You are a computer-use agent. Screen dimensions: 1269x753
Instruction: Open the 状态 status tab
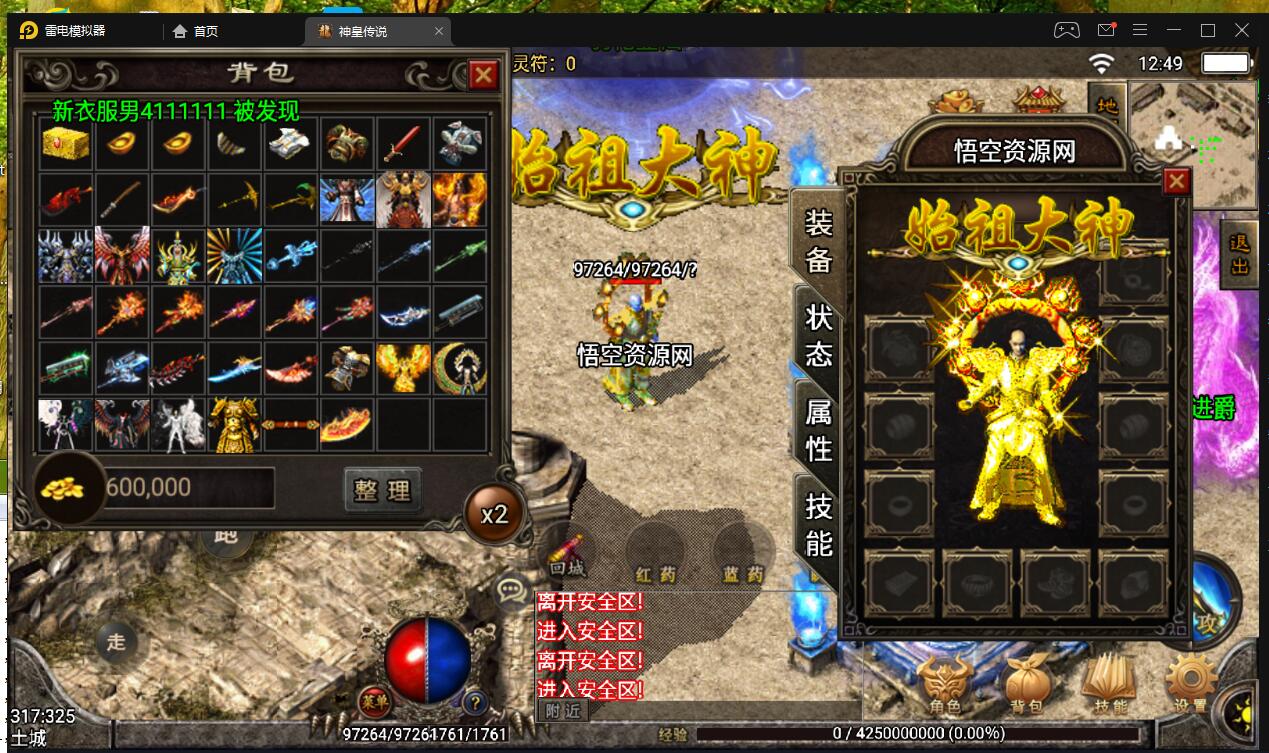[x=818, y=334]
